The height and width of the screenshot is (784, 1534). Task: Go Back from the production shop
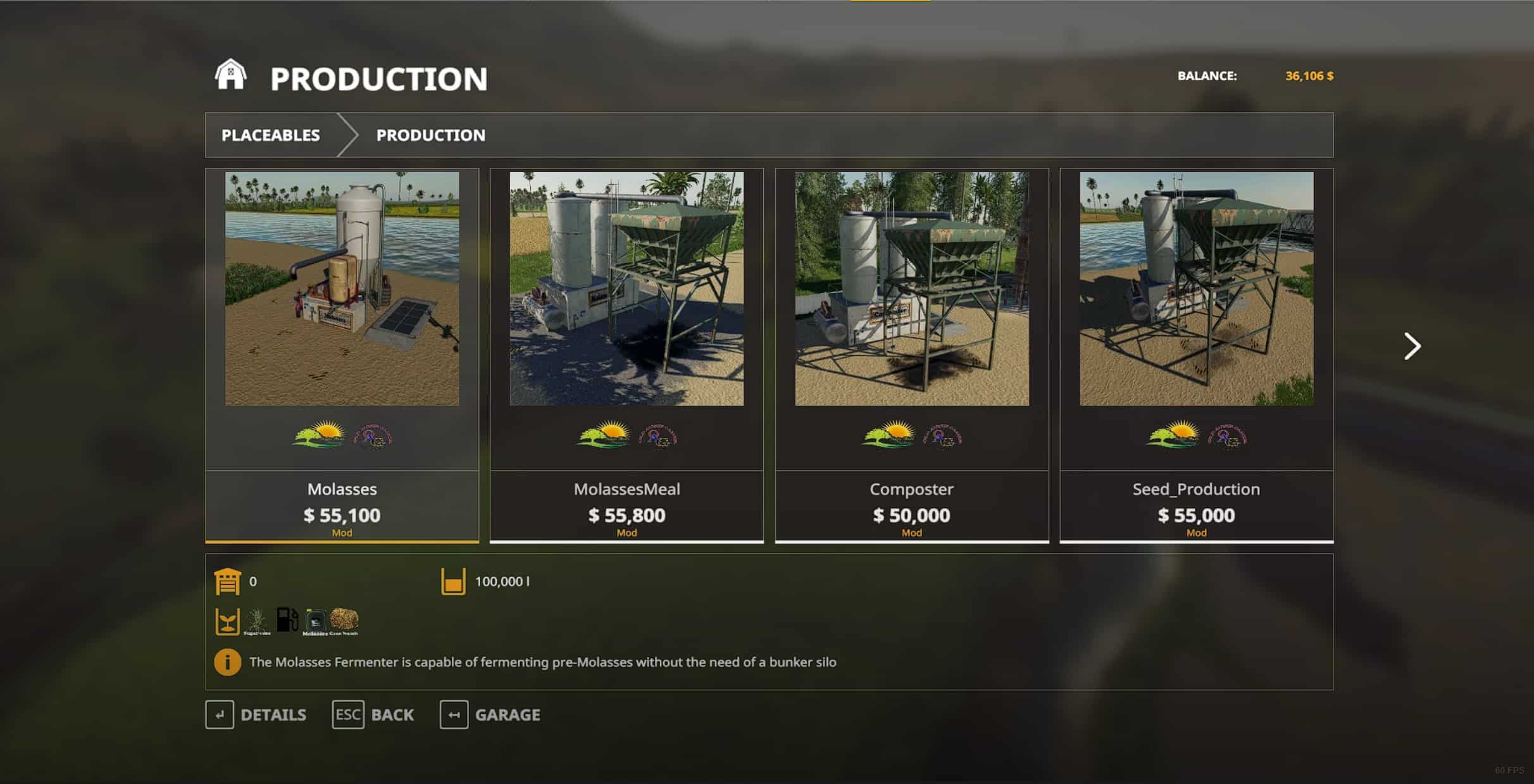[373, 715]
